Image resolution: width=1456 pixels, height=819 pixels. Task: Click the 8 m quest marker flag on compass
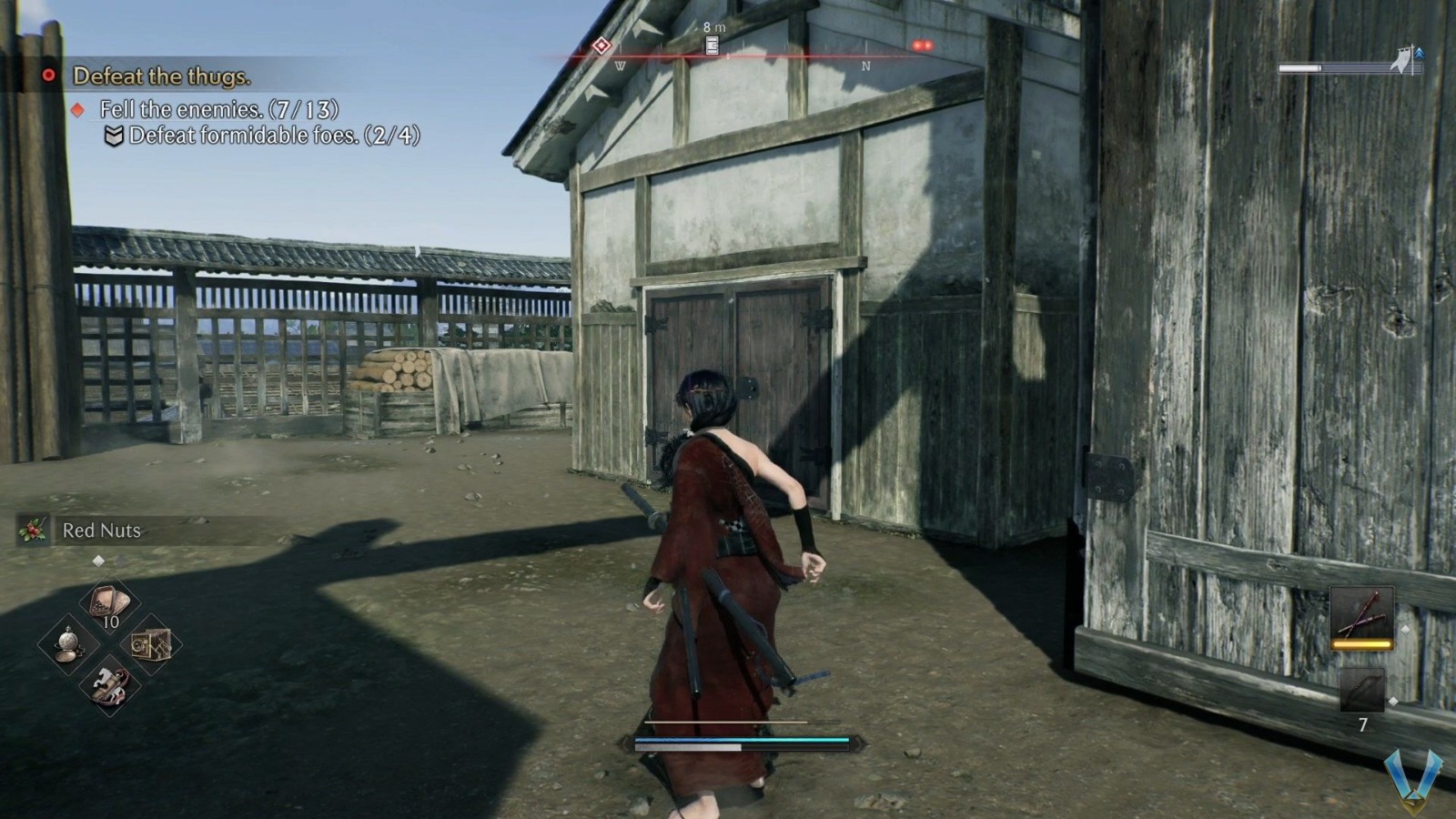(712, 45)
